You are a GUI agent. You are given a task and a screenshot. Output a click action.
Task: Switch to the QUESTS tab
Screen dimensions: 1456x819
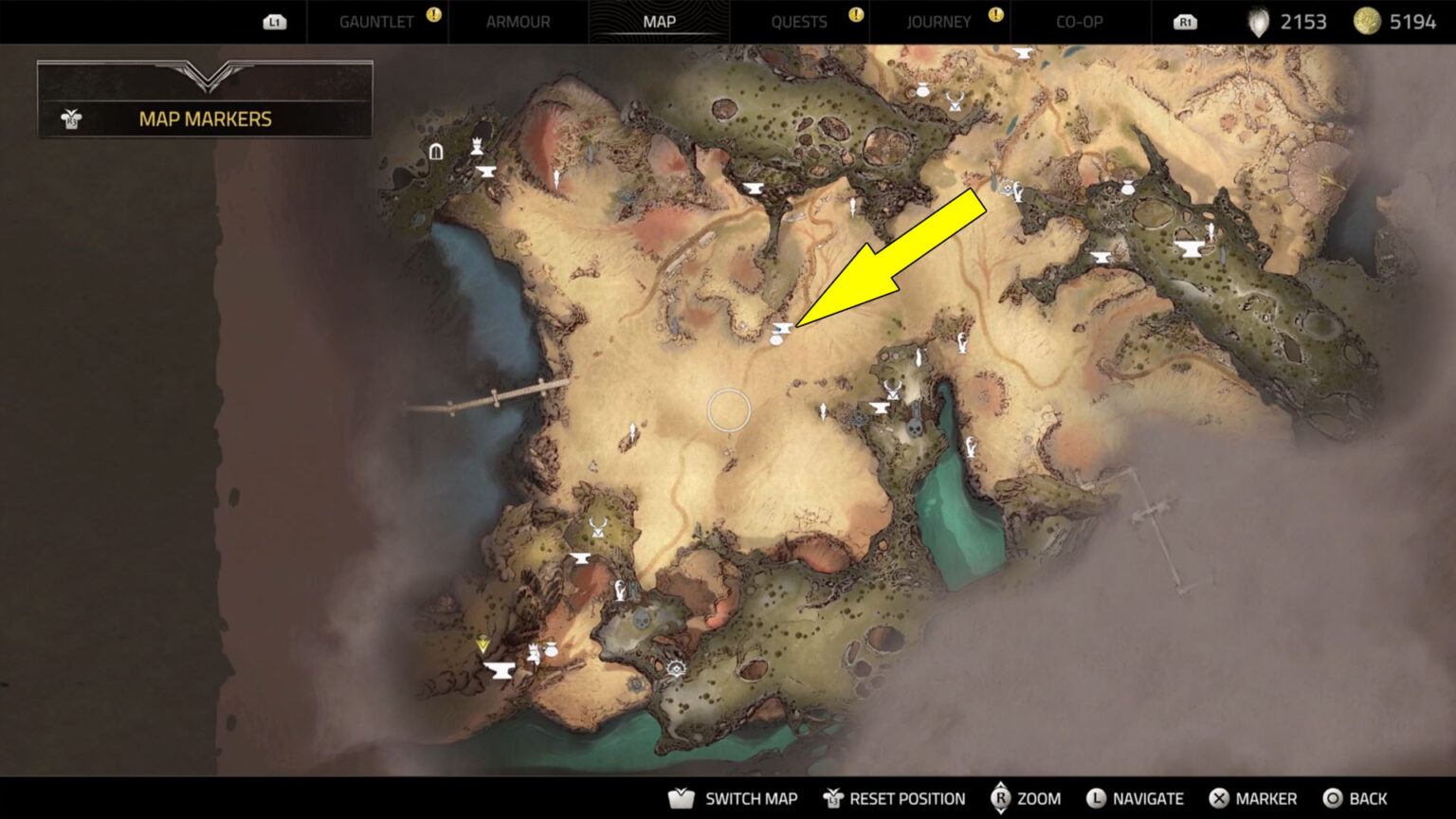[799, 21]
